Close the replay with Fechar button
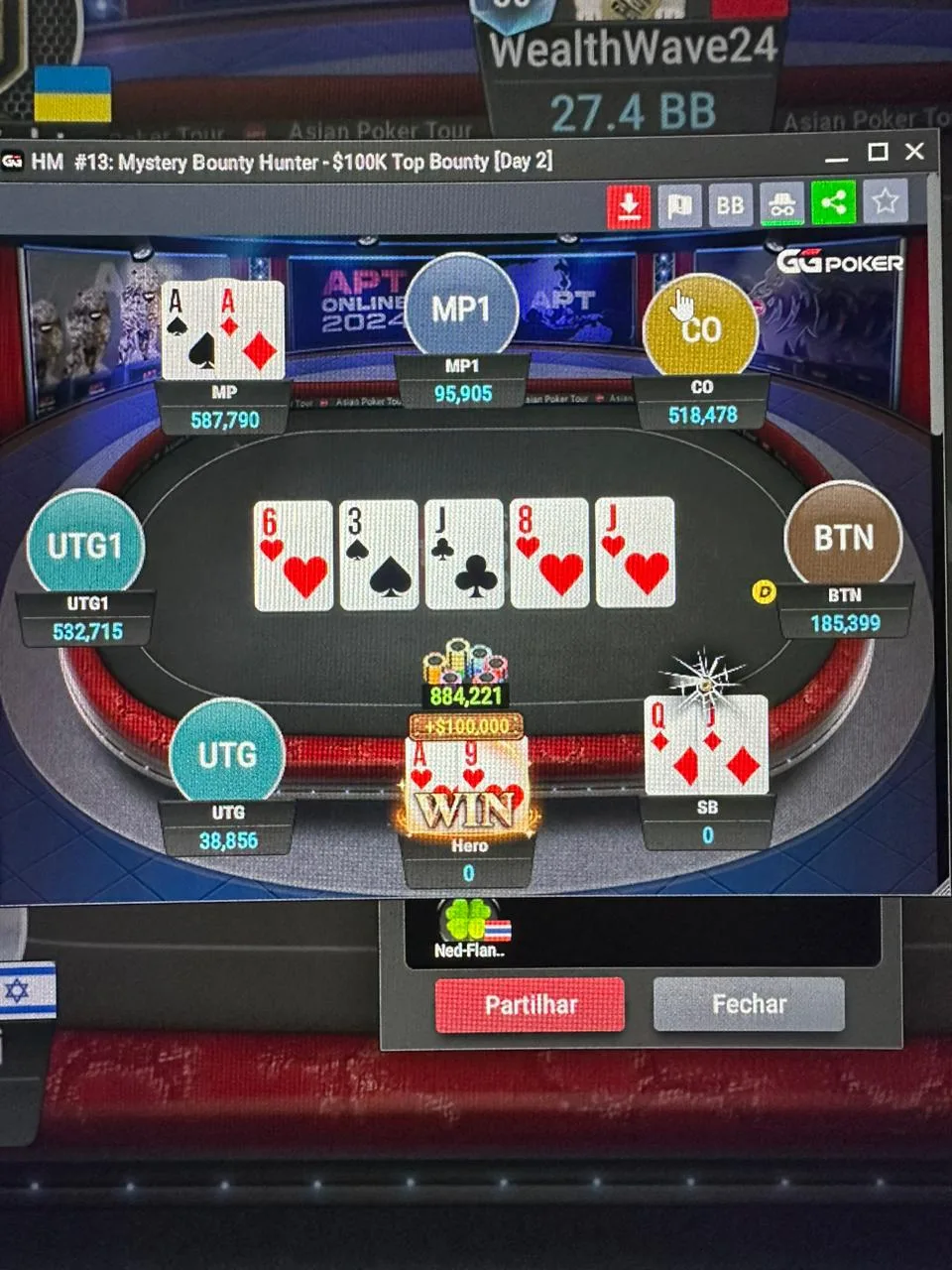This screenshot has width=952, height=1270. point(749,1004)
